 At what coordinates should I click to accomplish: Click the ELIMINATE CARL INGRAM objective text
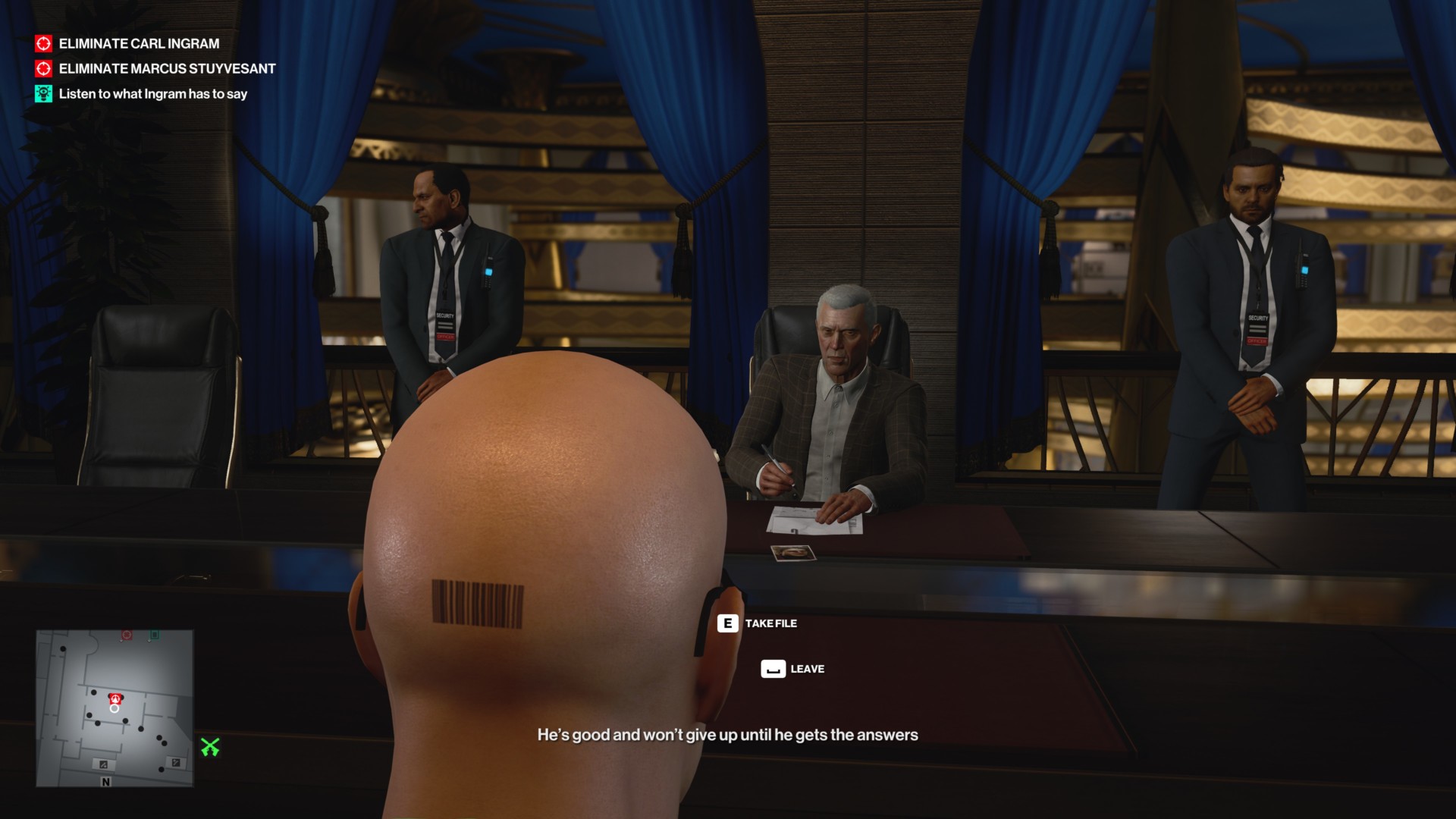(x=138, y=44)
